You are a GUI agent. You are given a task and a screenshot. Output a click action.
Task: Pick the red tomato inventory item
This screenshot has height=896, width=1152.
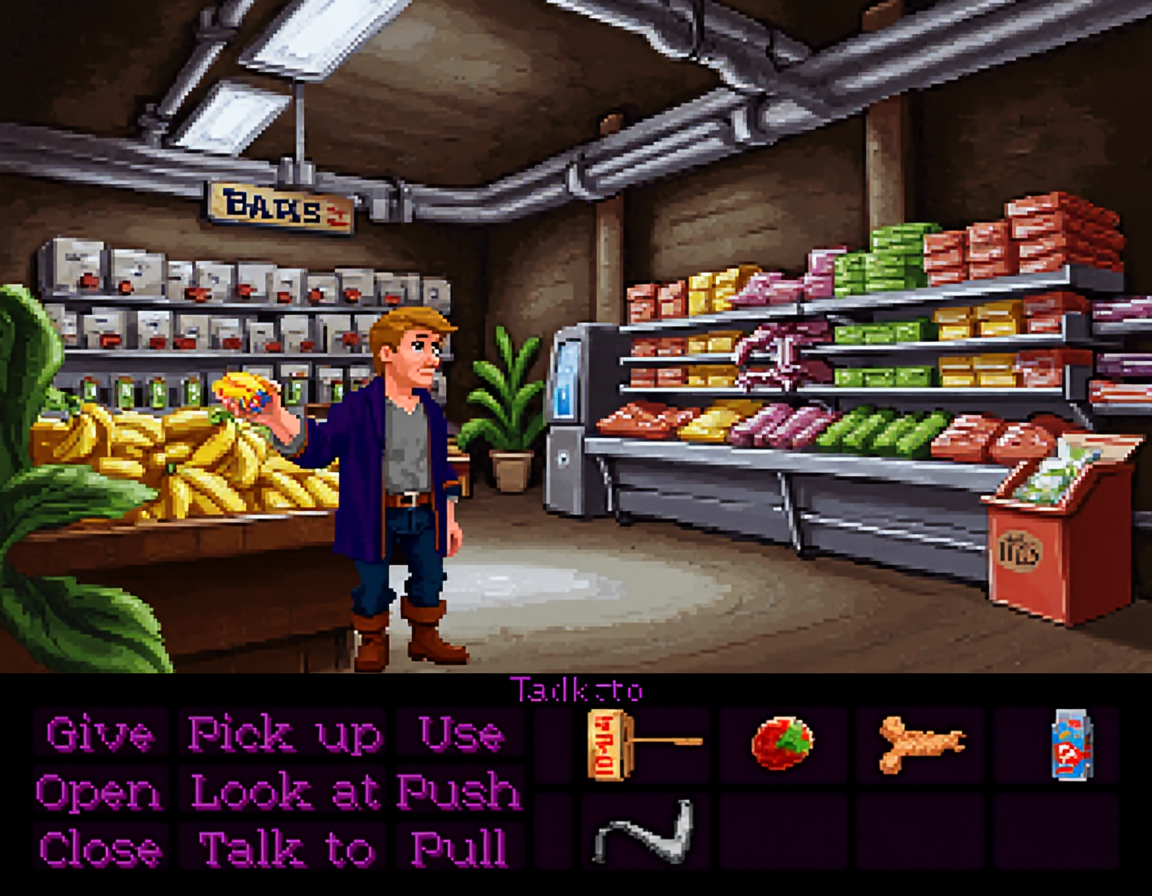pyautogui.click(x=782, y=744)
